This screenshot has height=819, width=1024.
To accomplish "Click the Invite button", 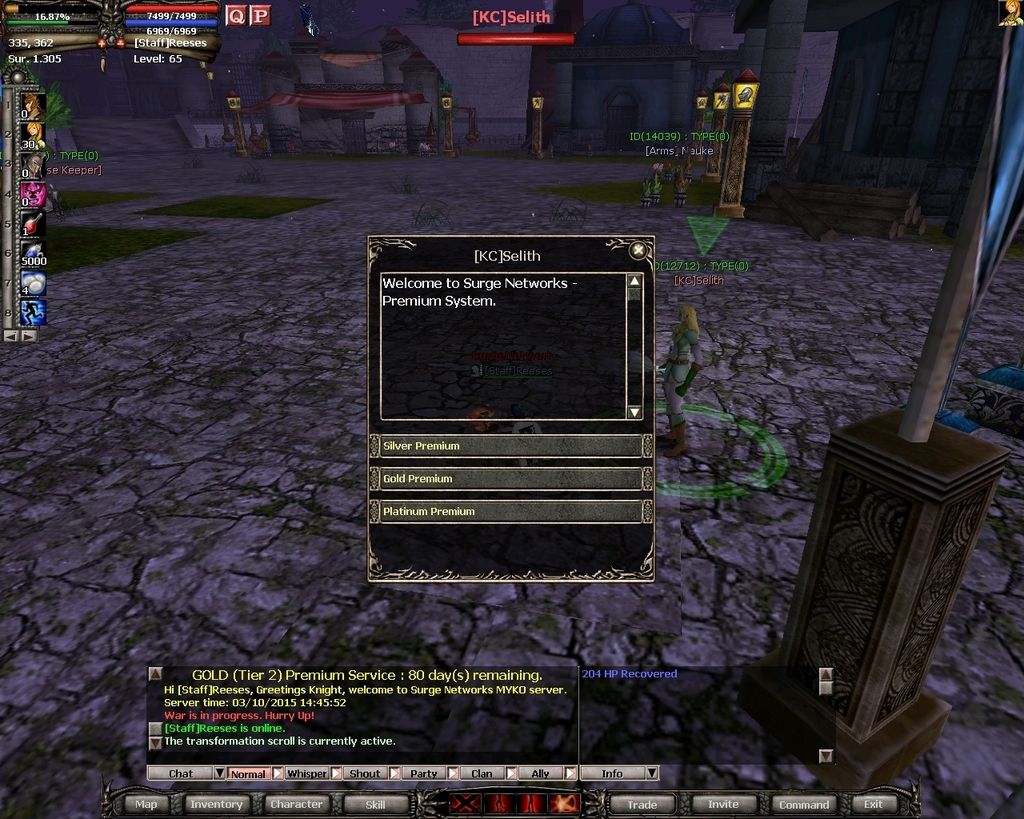I will (x=723, y=804).
